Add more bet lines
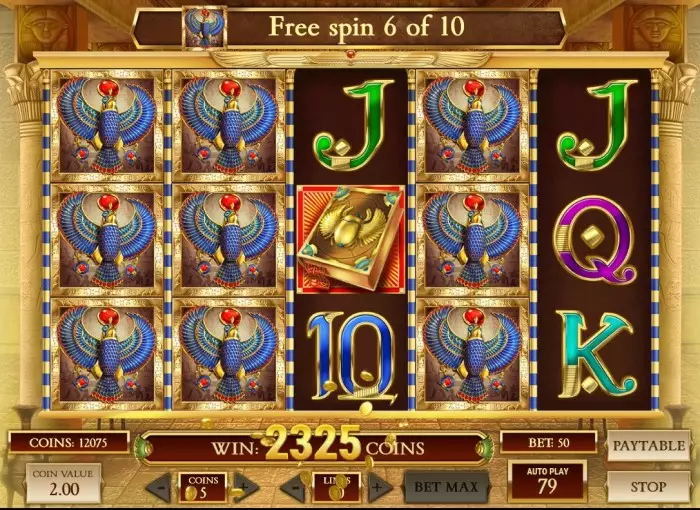Viewport: 700px width, 510px height. 378,488
